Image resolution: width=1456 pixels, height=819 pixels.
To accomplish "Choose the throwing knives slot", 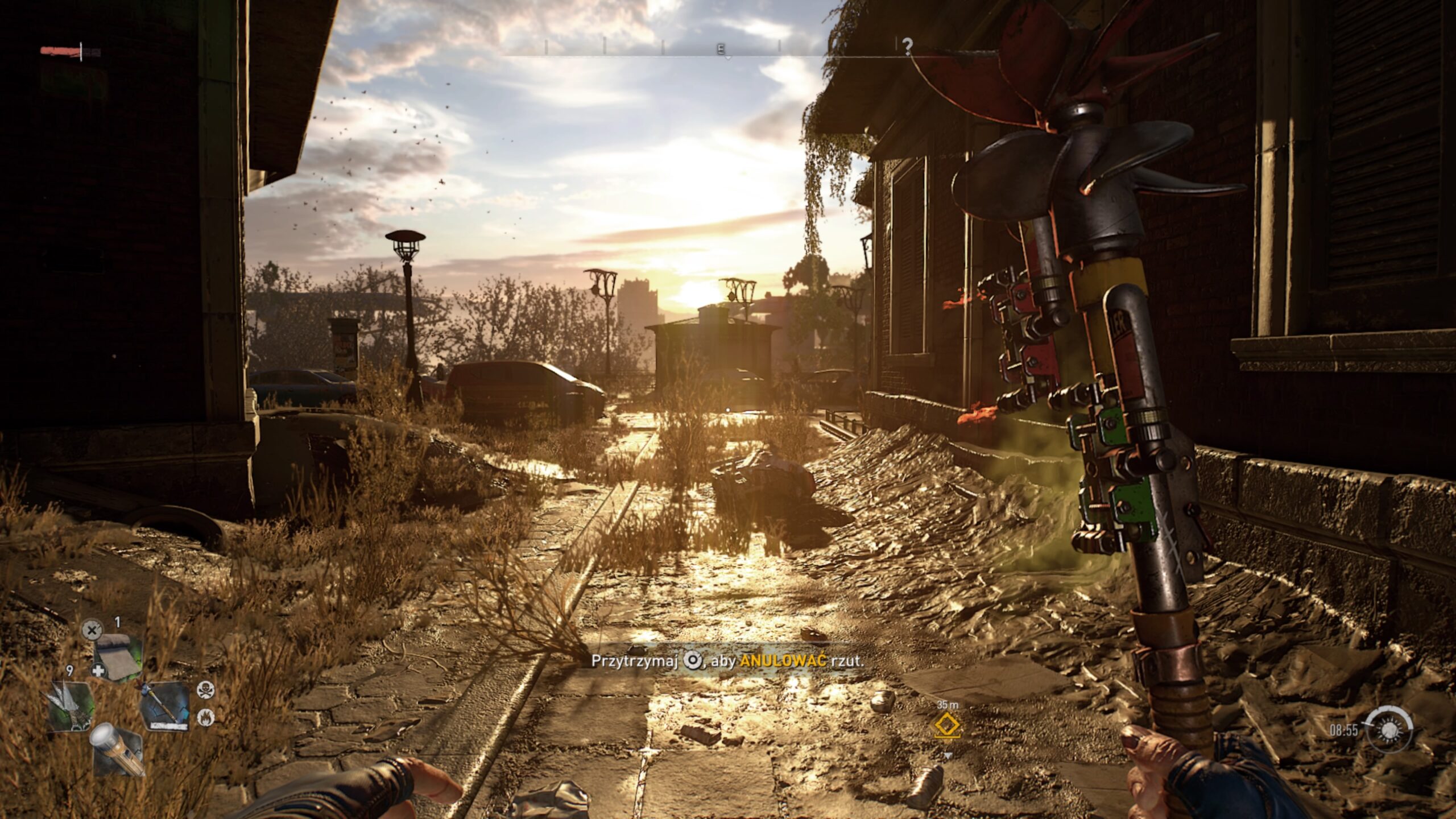I will pyautogui.click(x=71, y=707).
